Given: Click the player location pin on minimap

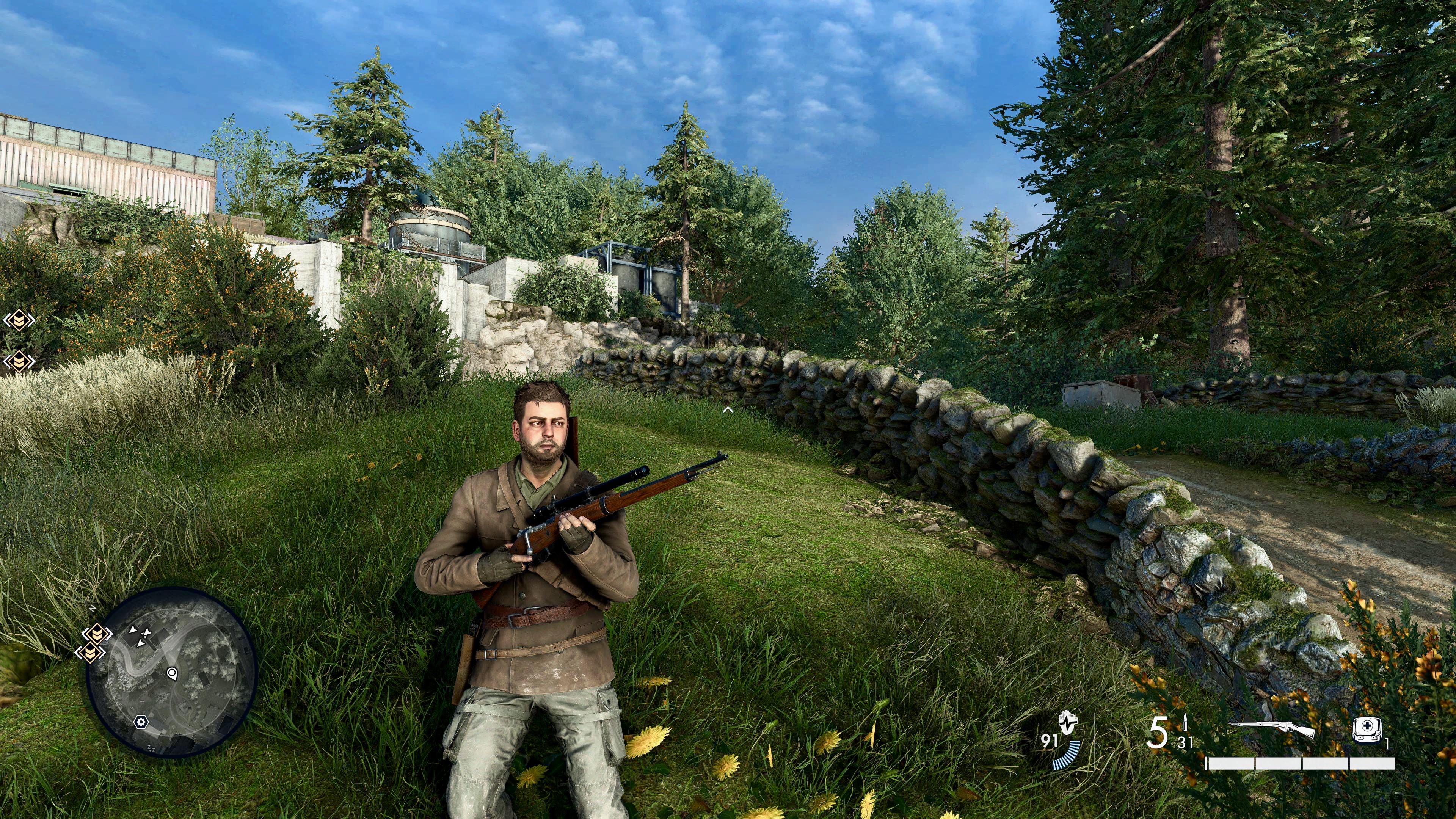Looking at the screenshot, I should tap(172, 673).
